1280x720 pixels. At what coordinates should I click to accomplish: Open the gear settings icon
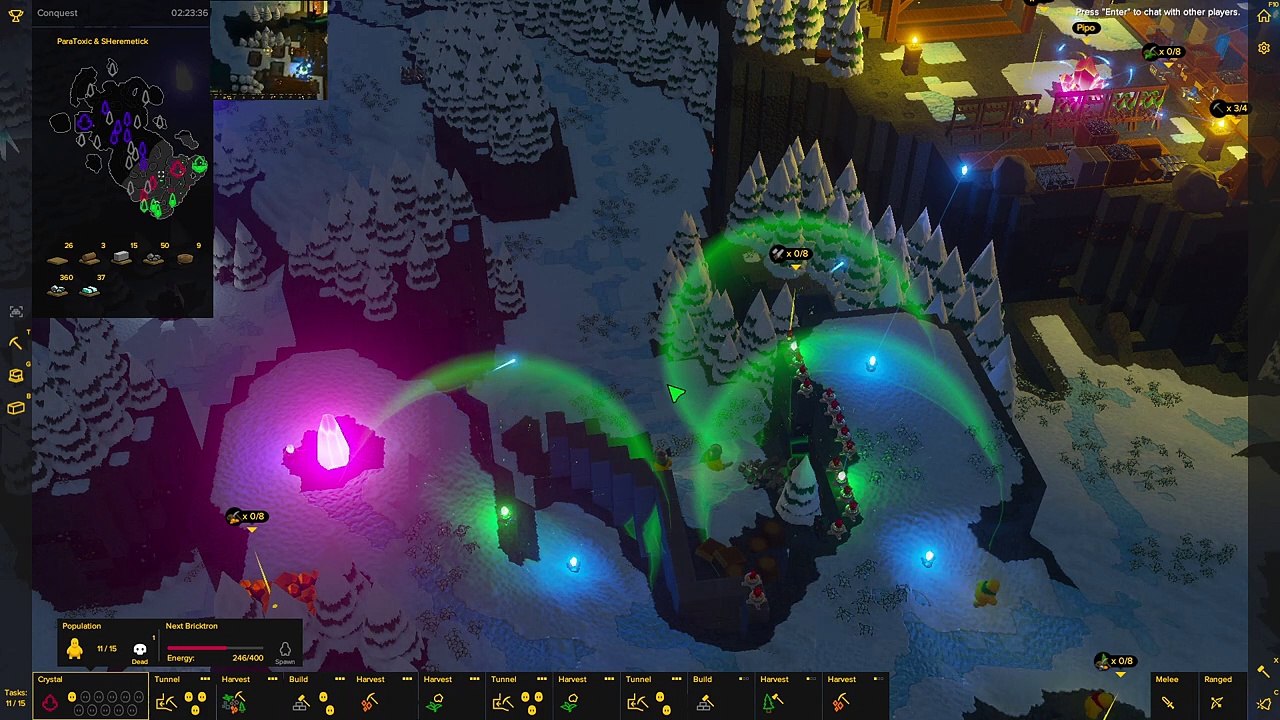1264,48
